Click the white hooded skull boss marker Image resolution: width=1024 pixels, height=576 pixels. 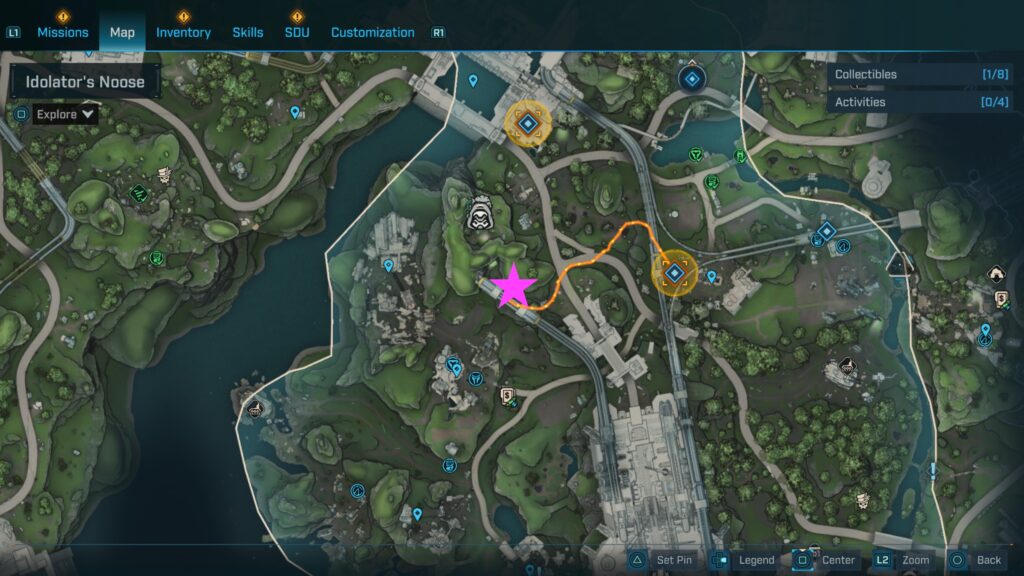pos(481,211)
